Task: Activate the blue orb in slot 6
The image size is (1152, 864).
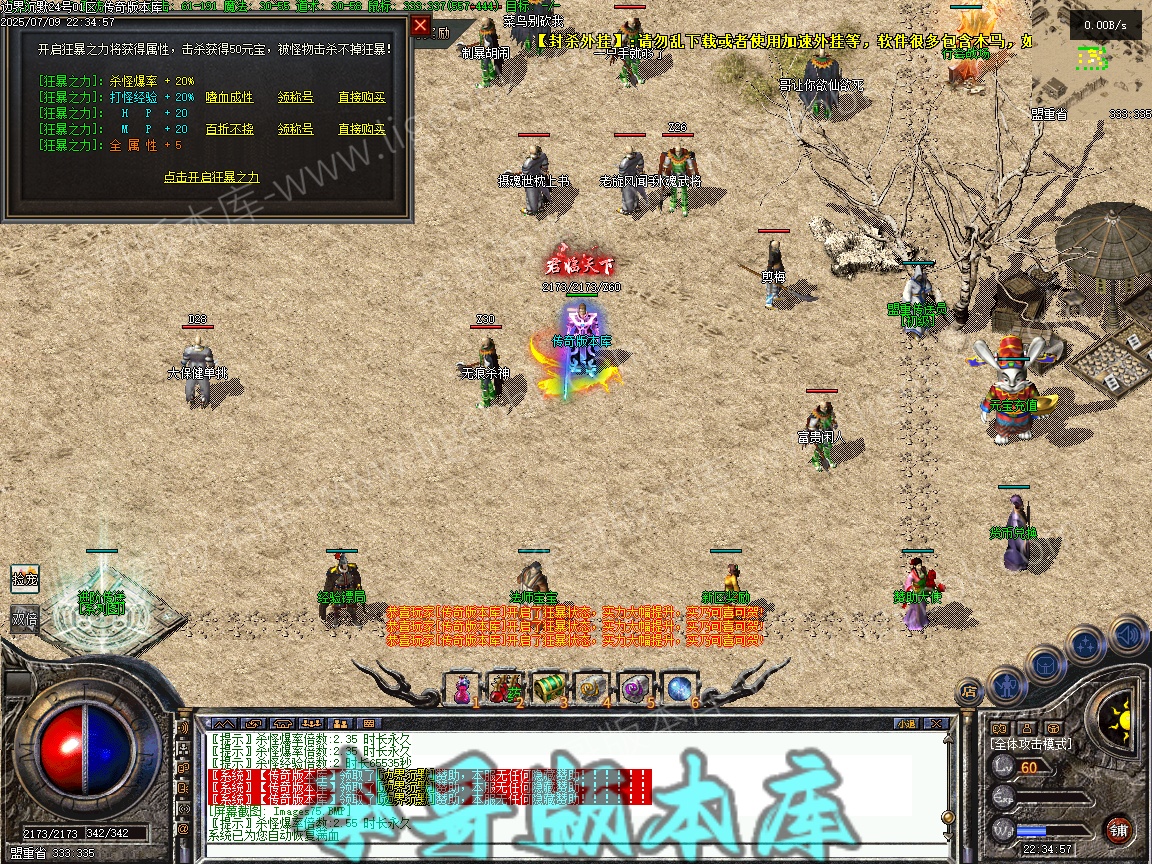Action: pos(679,688)
